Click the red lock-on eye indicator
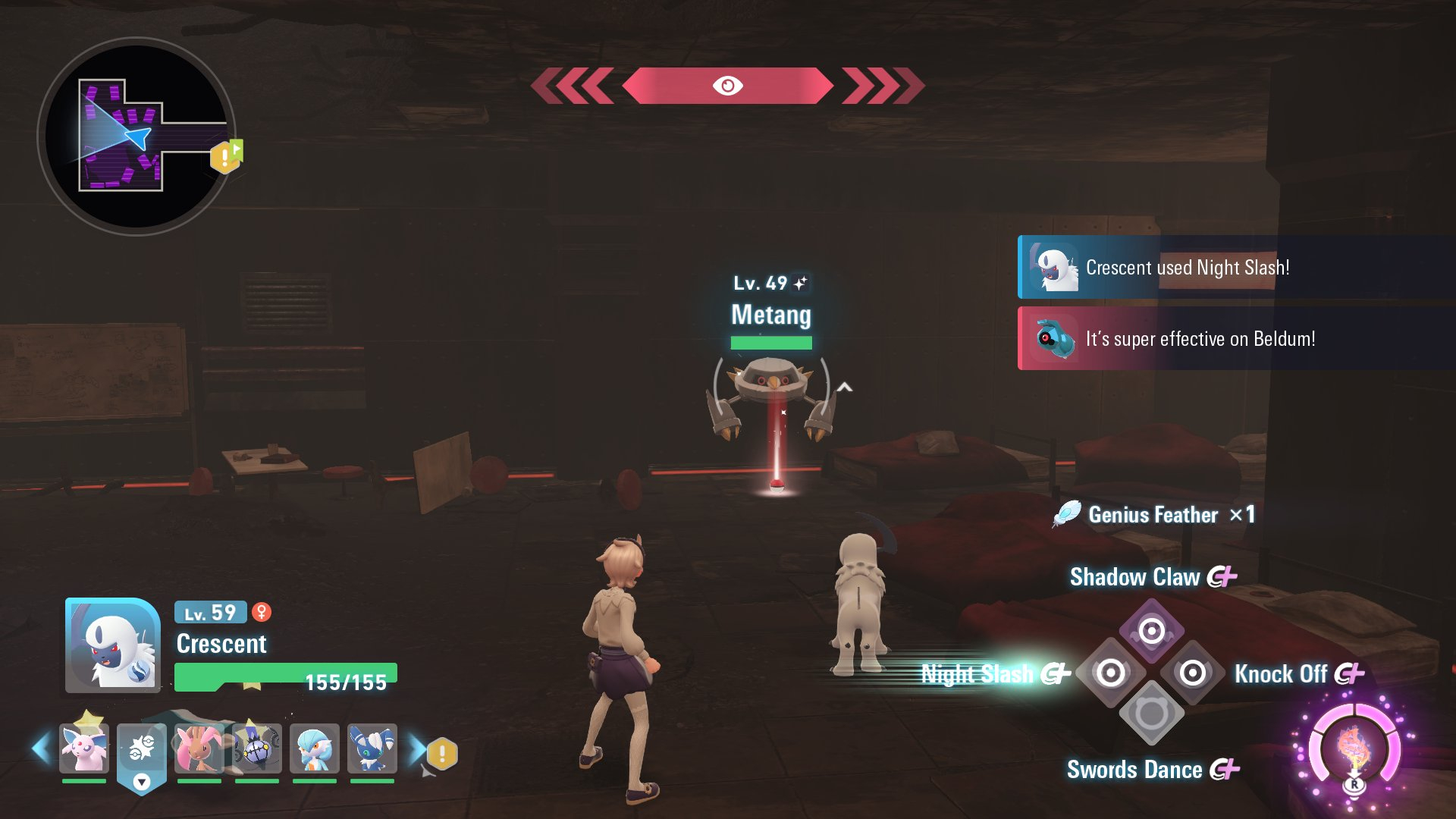The height and width of the screenshot is (819, 1456). [727, 86]
